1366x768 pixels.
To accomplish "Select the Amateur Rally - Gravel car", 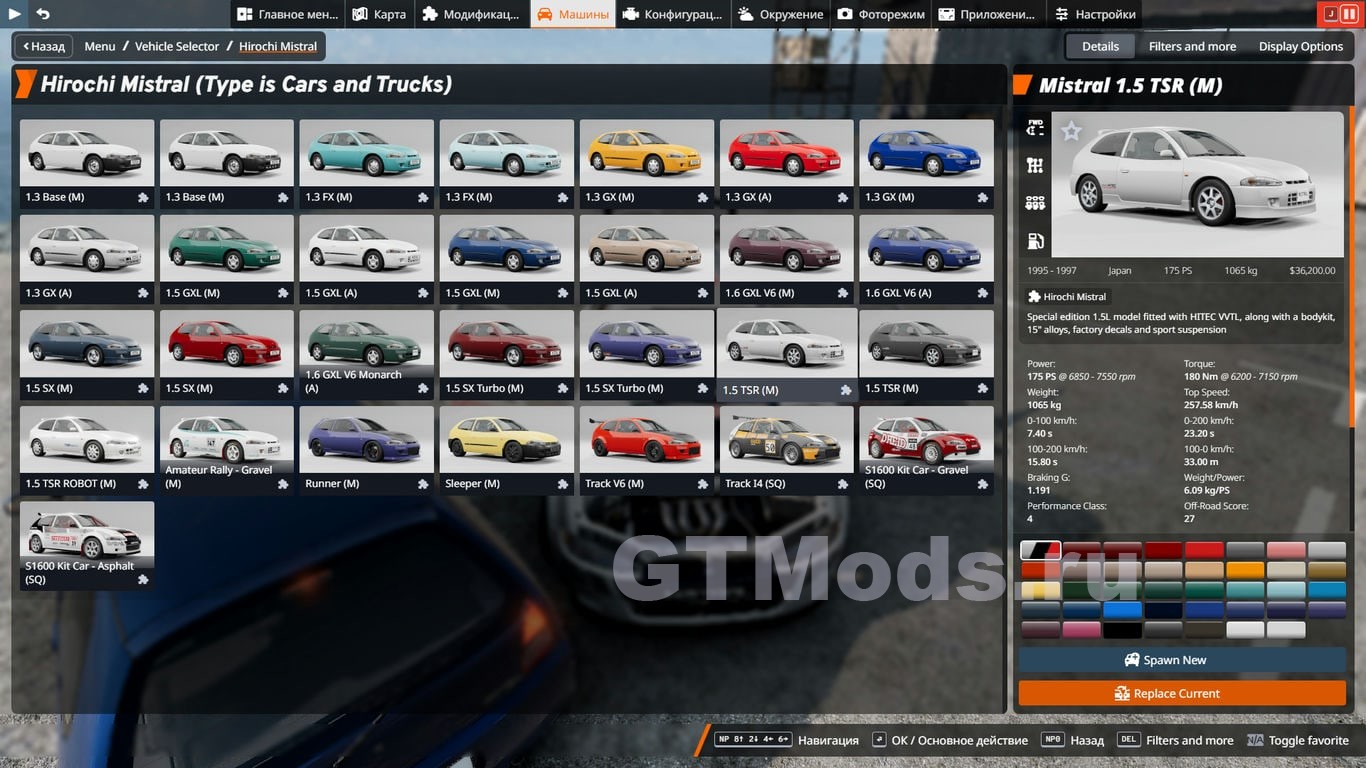I will click(x=226, y=449).
